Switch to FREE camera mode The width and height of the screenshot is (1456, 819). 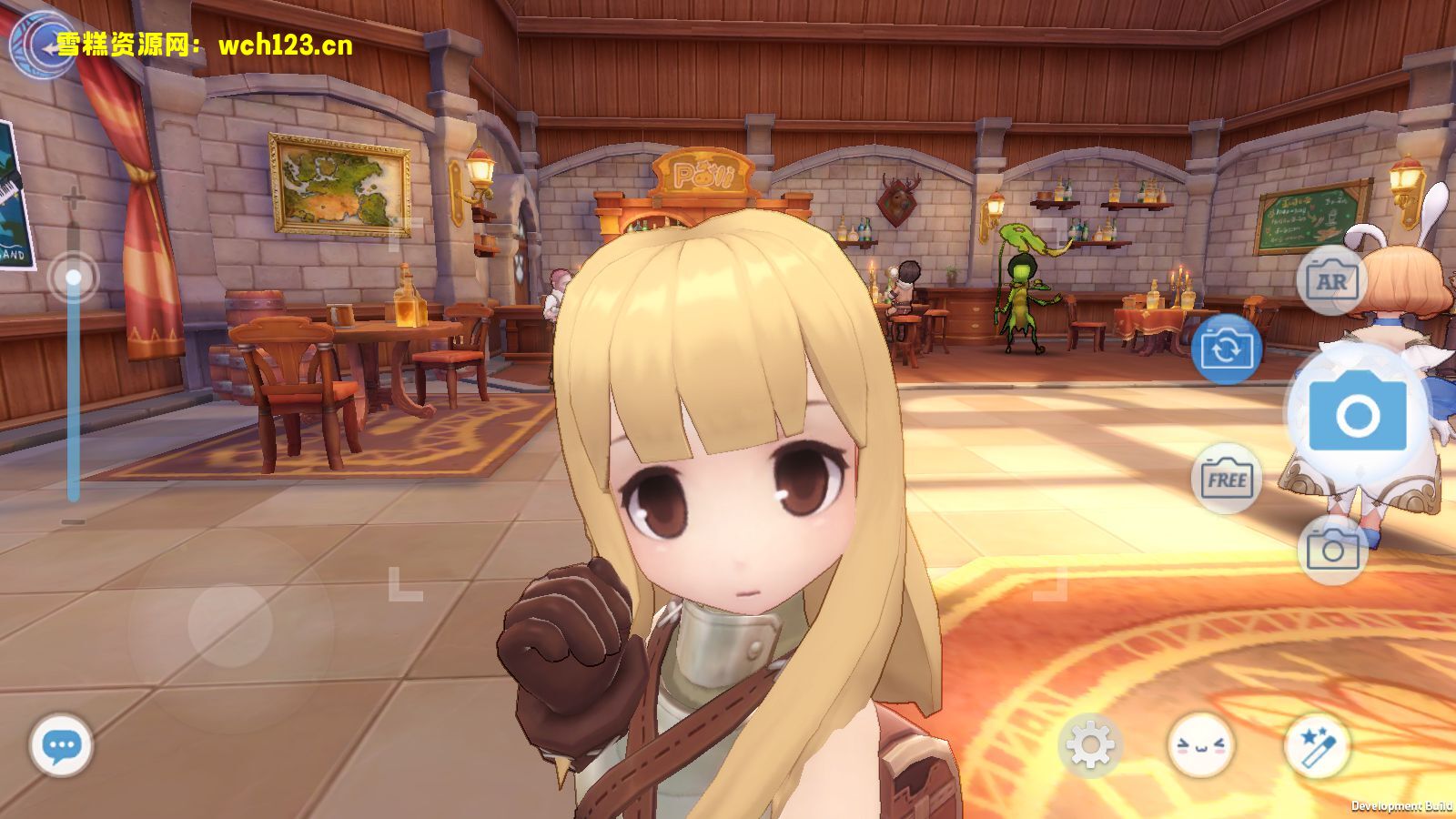1226,480
